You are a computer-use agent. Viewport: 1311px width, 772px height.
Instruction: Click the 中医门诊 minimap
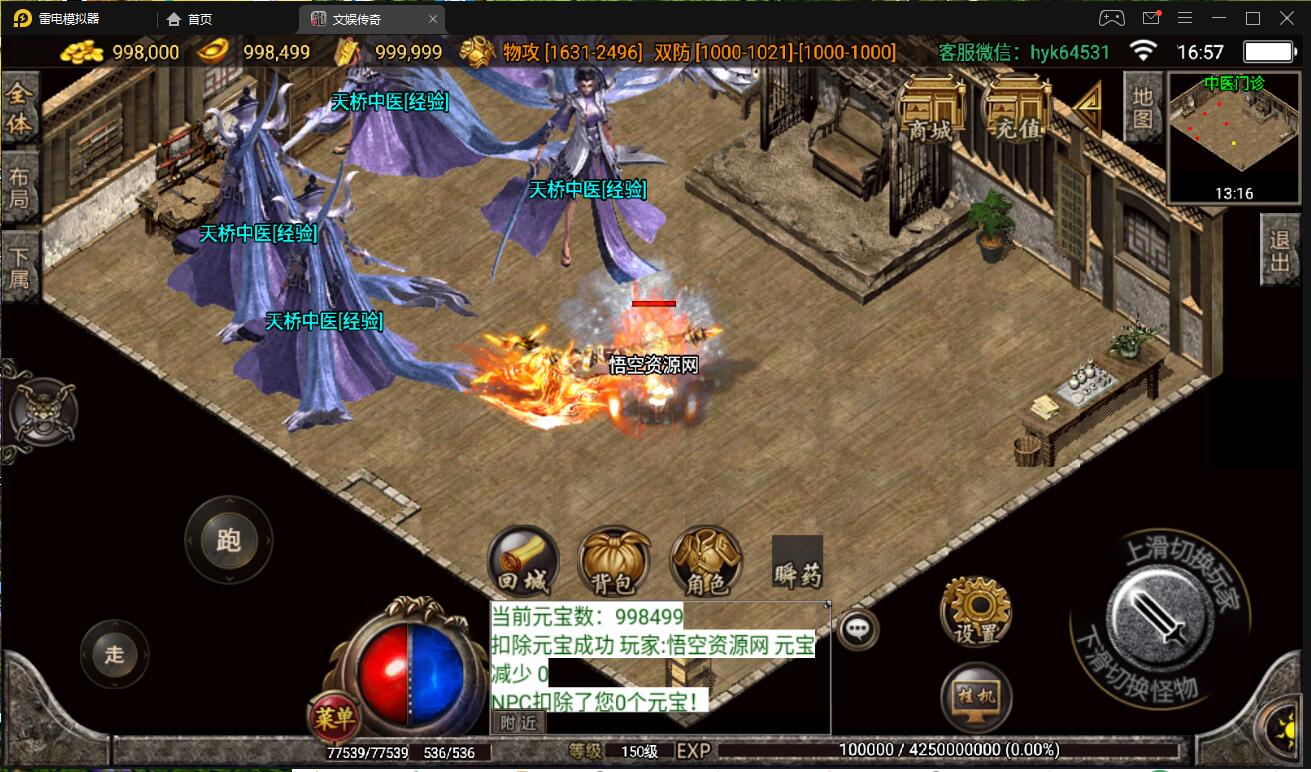(1234, 137)
